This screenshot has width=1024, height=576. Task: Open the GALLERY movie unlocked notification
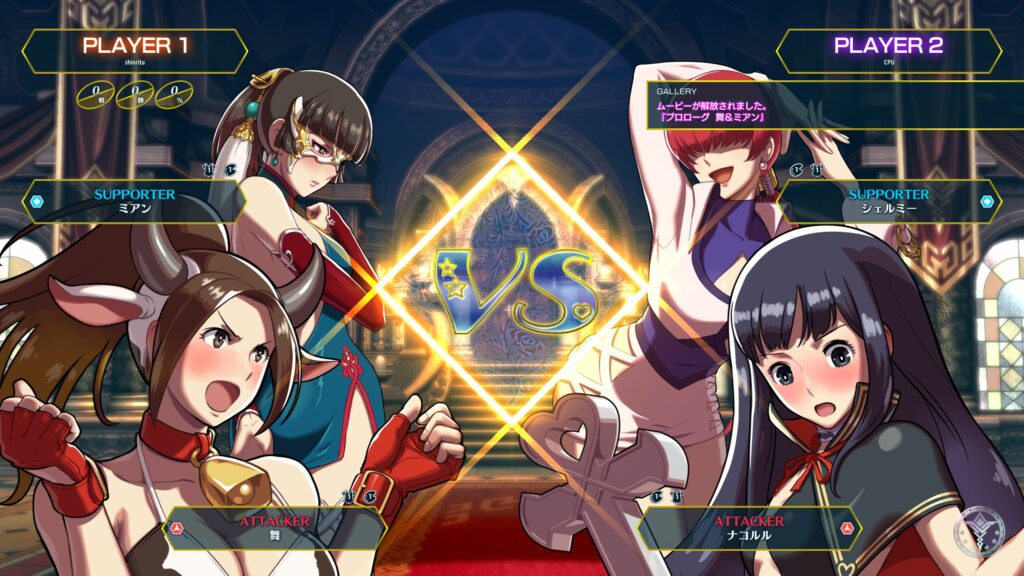pos(712,105)
